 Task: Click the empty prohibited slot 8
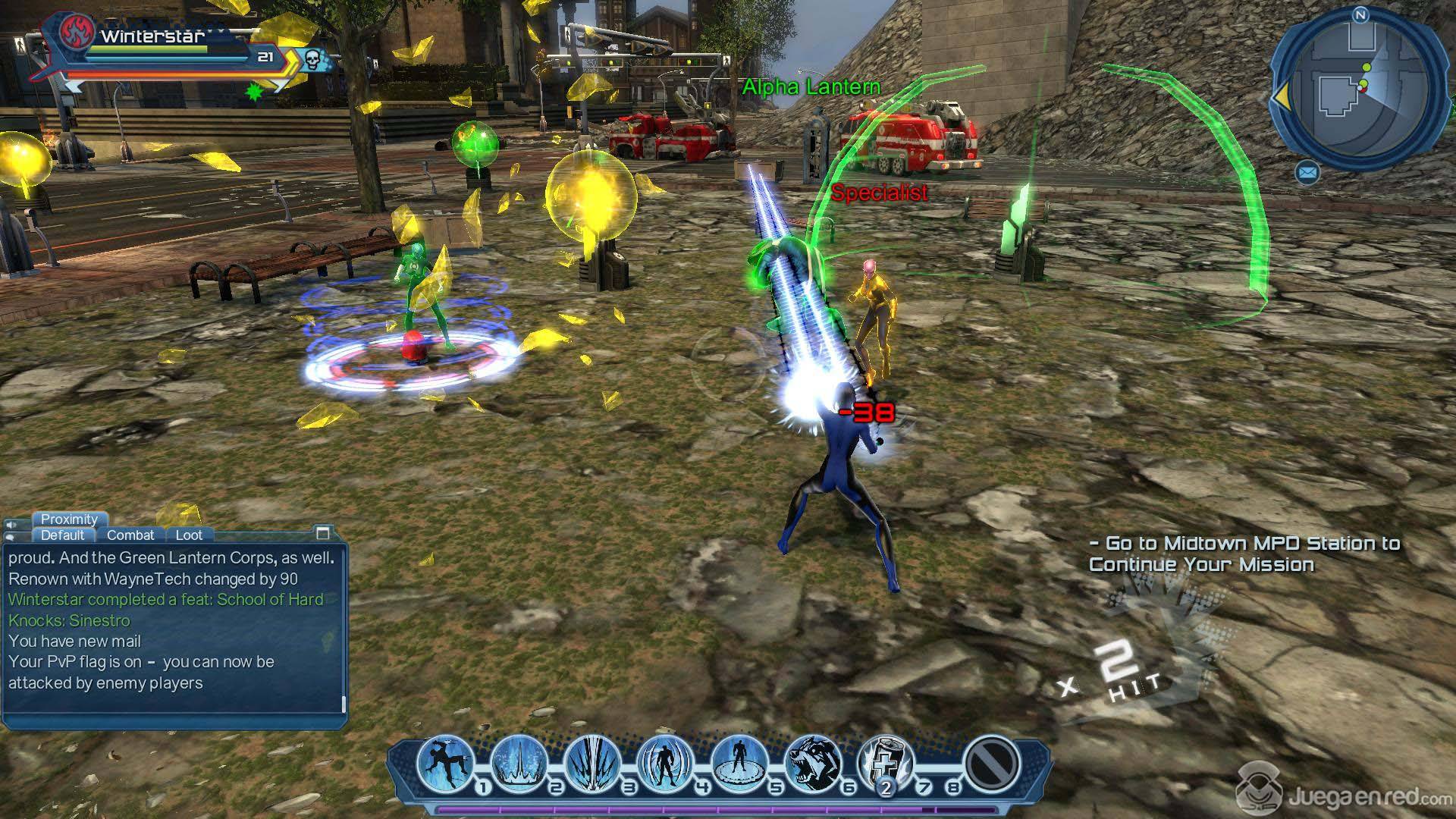[x=992, y=762]
